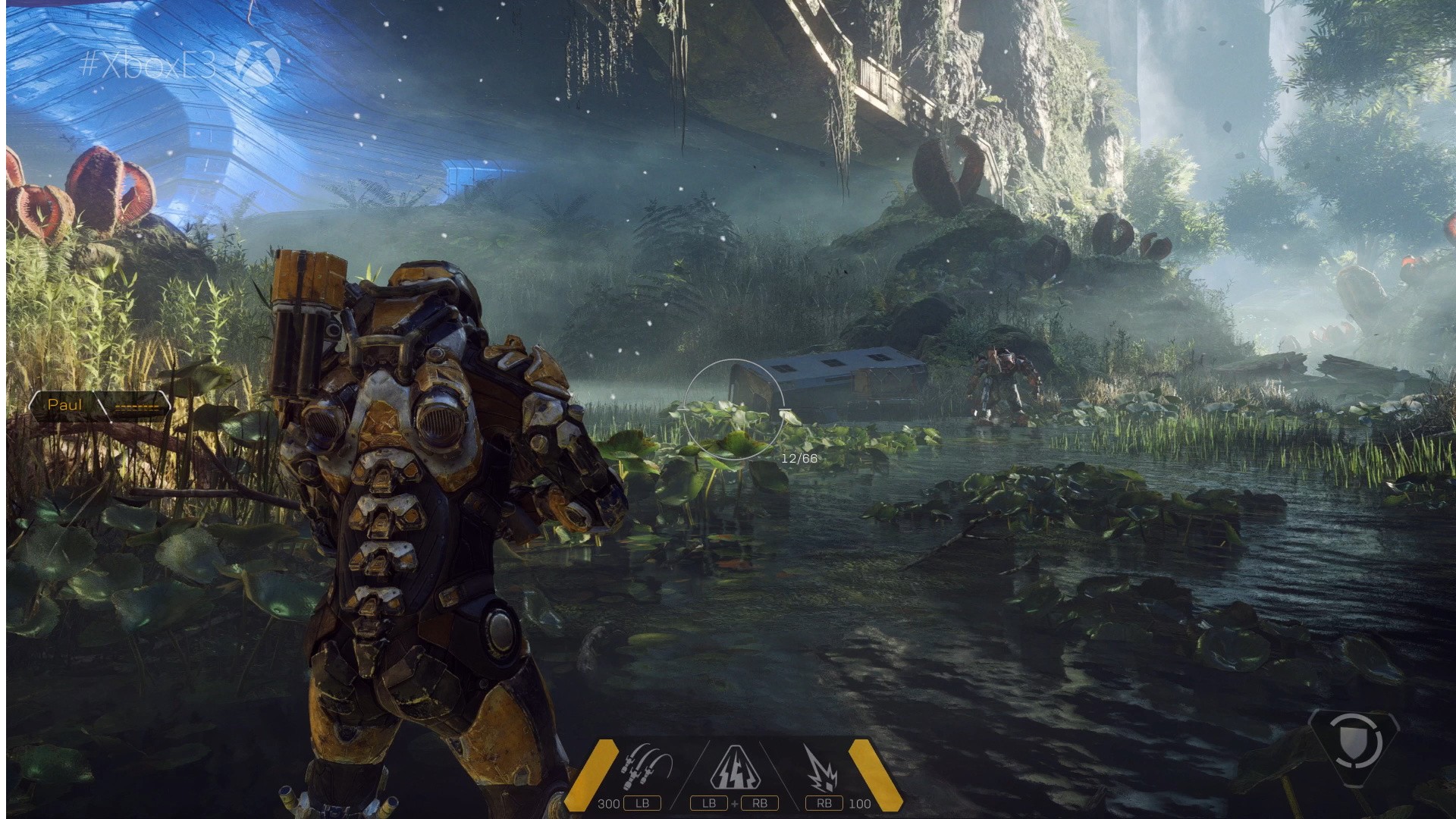
Task: Trigger the lightning bolts ultimate ability
Action: tap(730, 769)
